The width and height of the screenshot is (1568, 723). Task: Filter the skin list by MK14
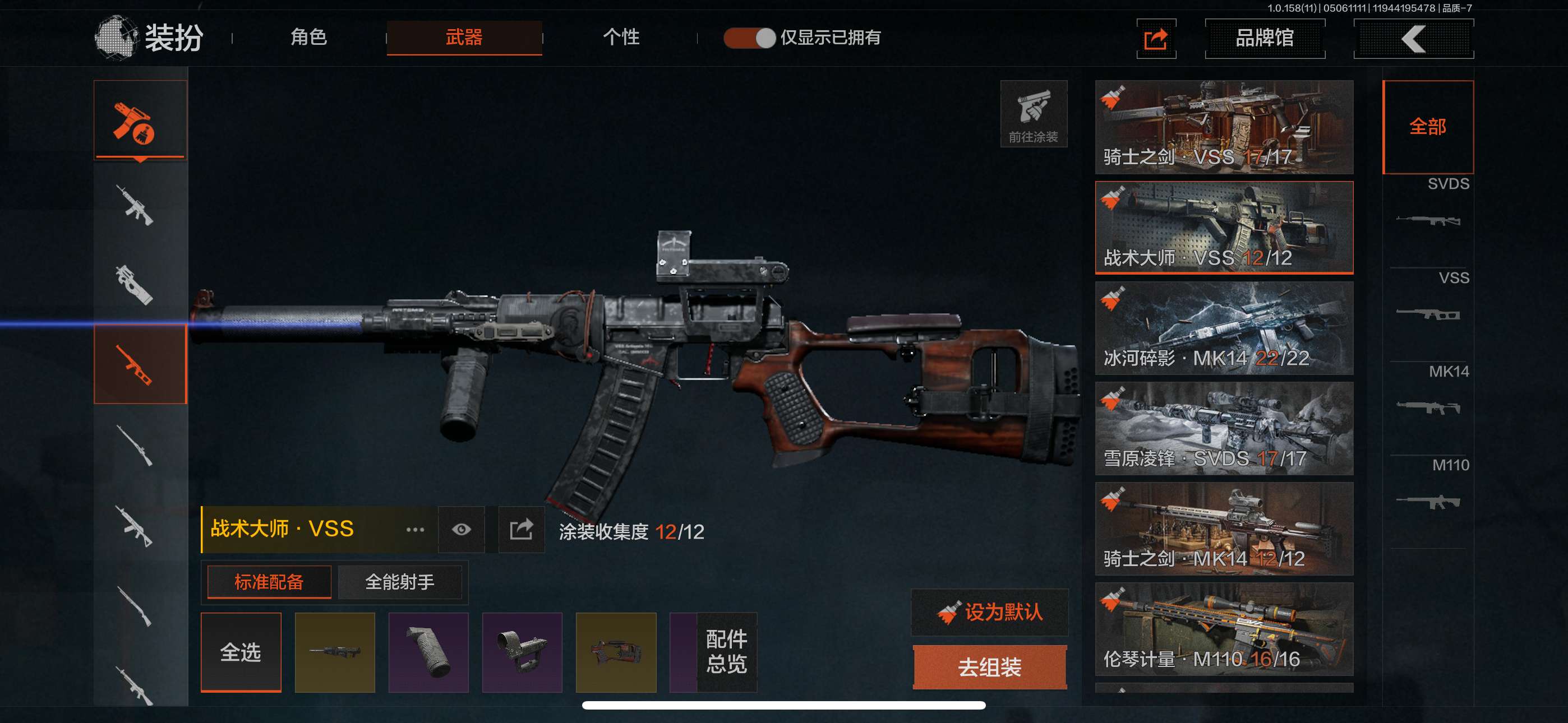point(1428,392)
